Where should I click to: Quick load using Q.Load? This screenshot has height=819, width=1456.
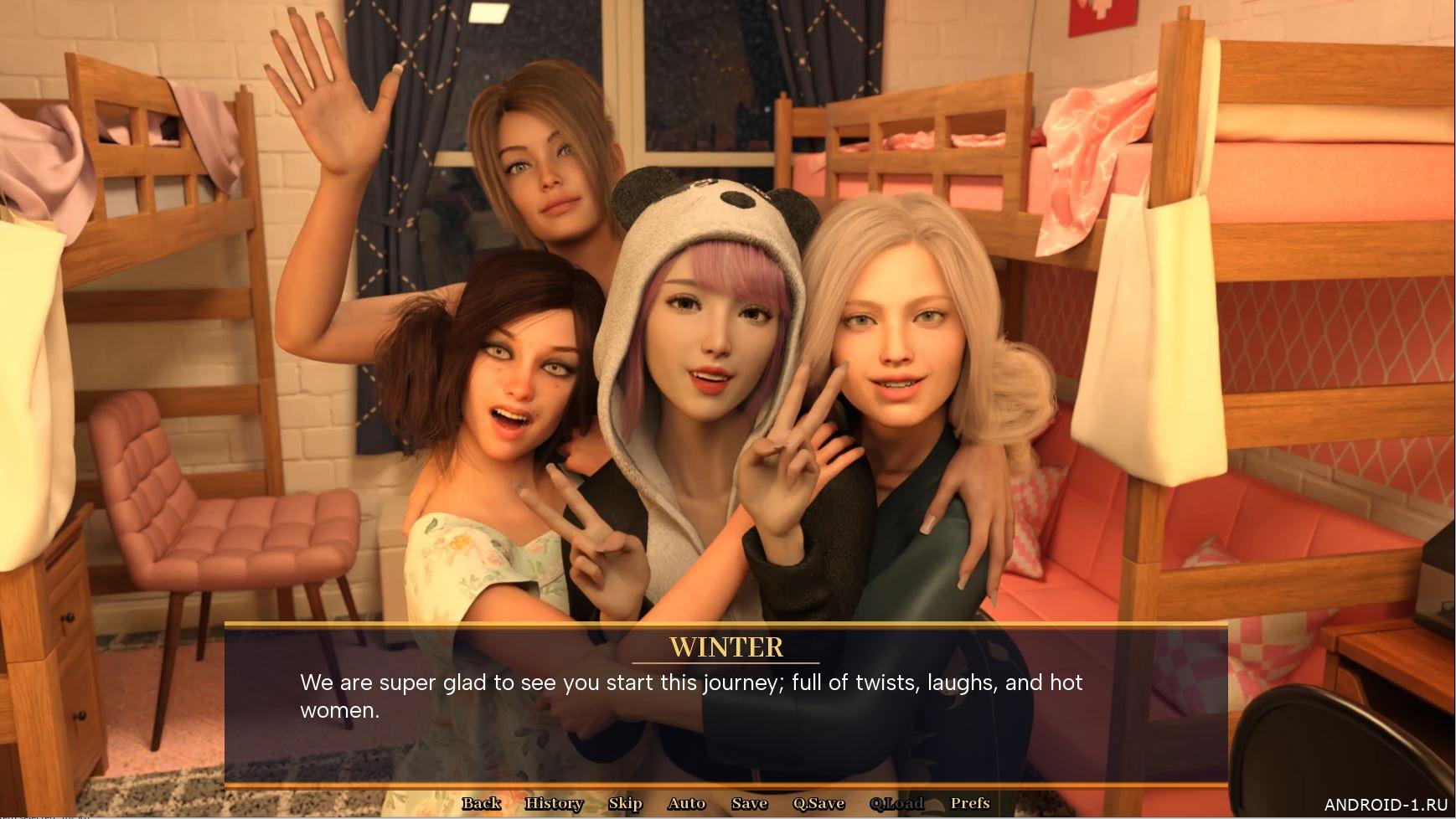(x=896, y=804)
